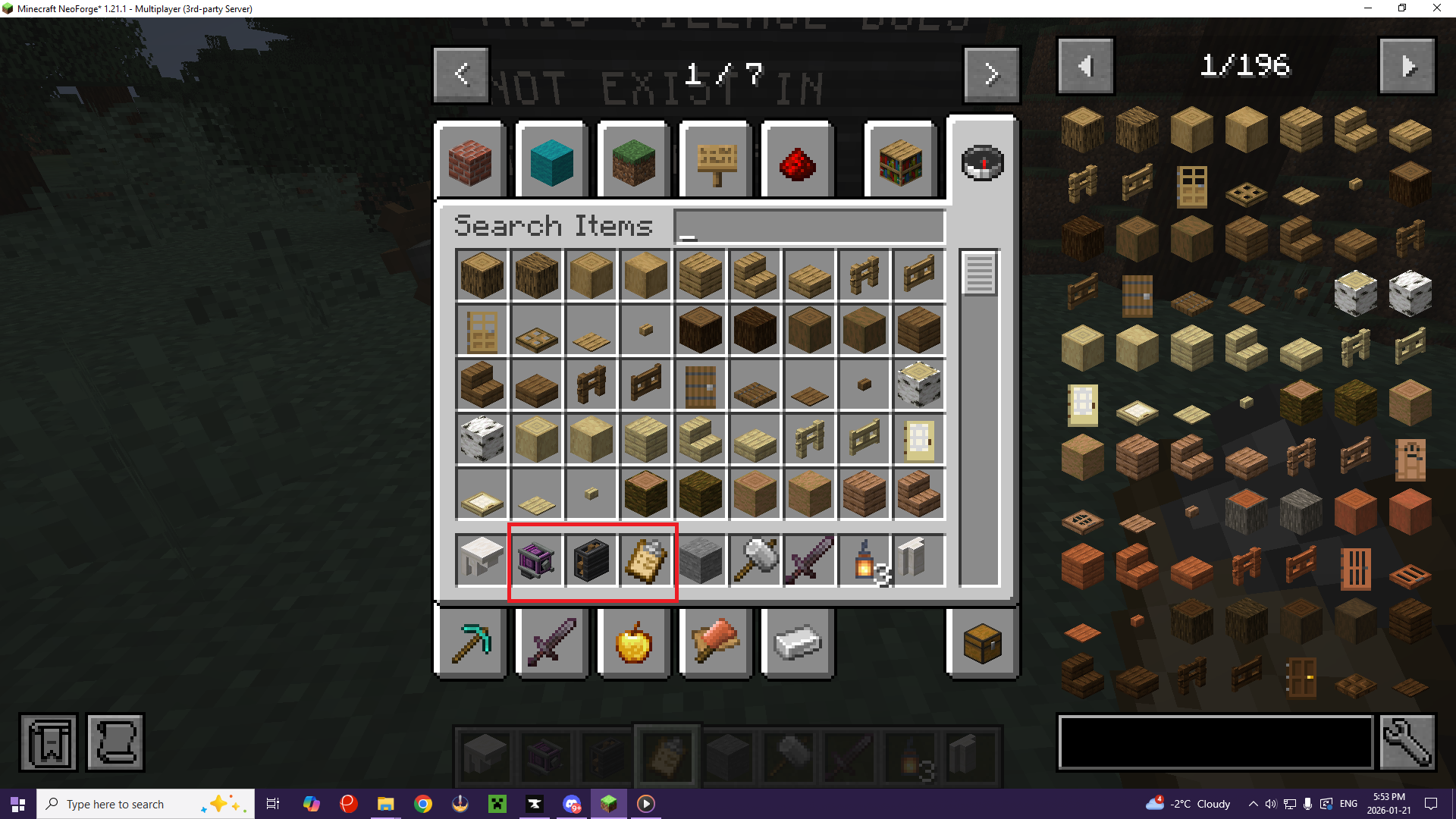This screenshot has height=819, width=1456.
Task: Select the iron ingot in the hotbar
Action: click(x=797, y=642)
